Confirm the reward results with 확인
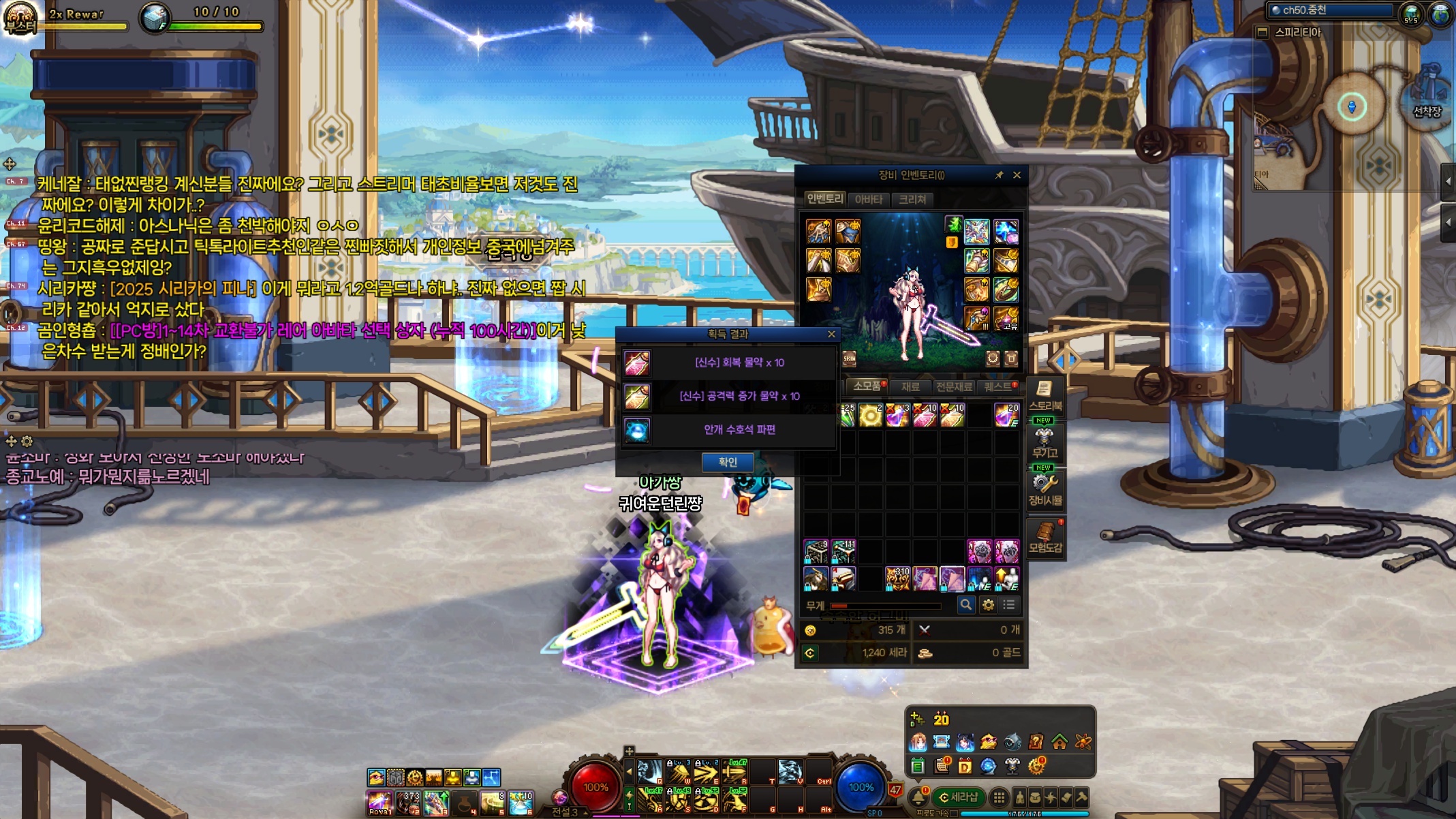 [727, 462]
